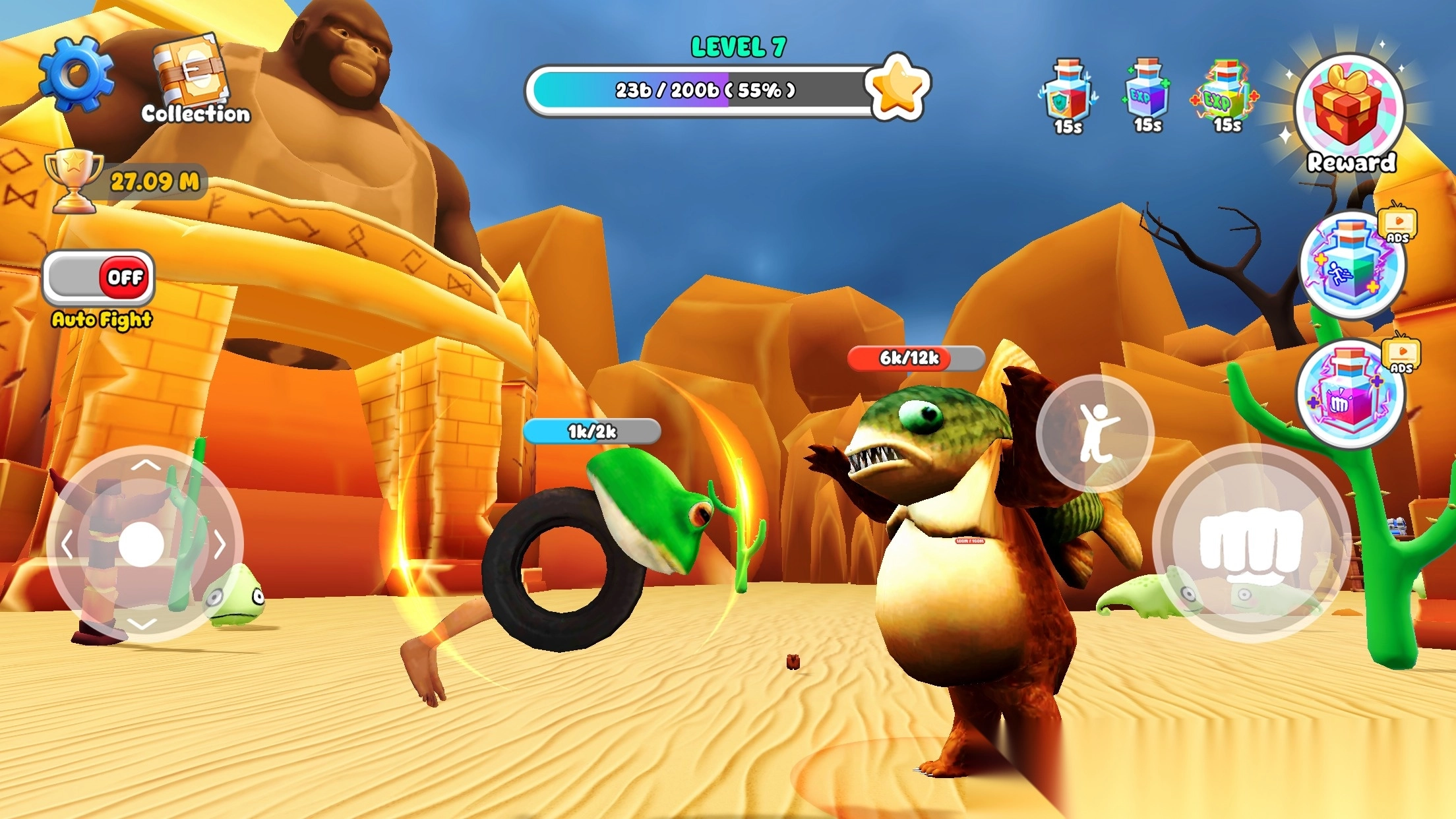Use the shield potion boost
This screenshot has width=1456, height=819.
1068,94
